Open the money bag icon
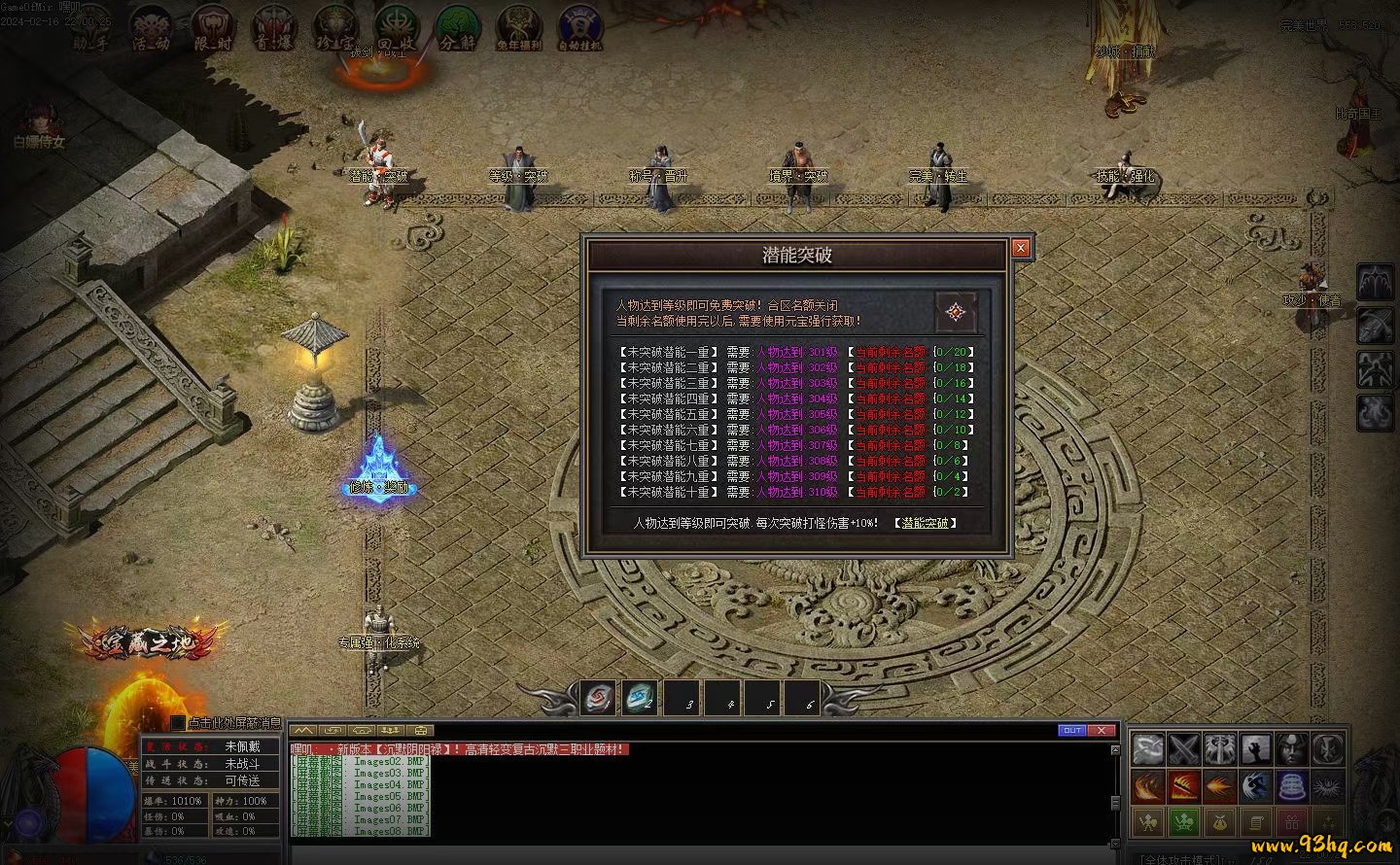 [x=1219, y=822]
